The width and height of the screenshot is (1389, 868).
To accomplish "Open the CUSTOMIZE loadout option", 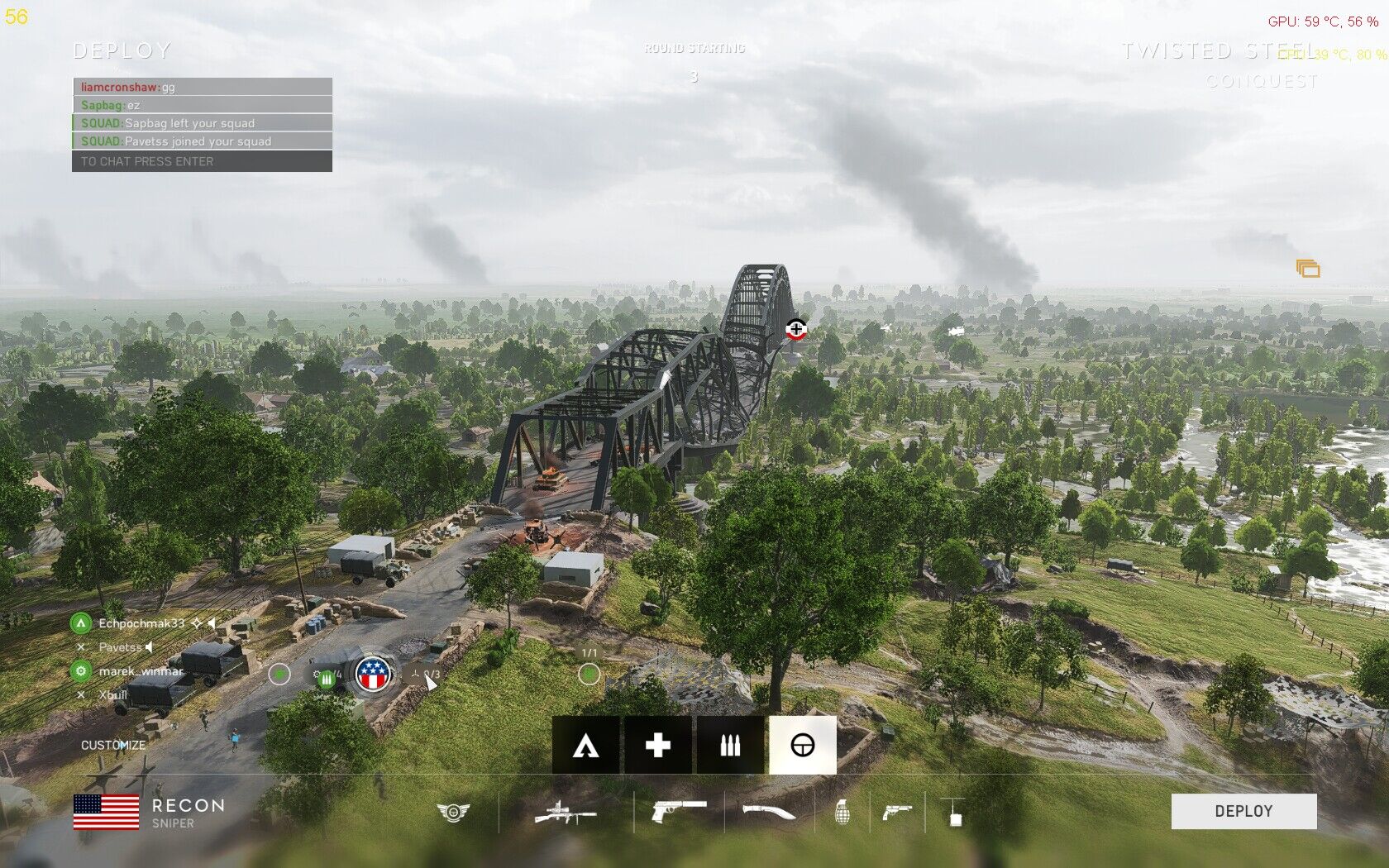I will pos(113,745).
